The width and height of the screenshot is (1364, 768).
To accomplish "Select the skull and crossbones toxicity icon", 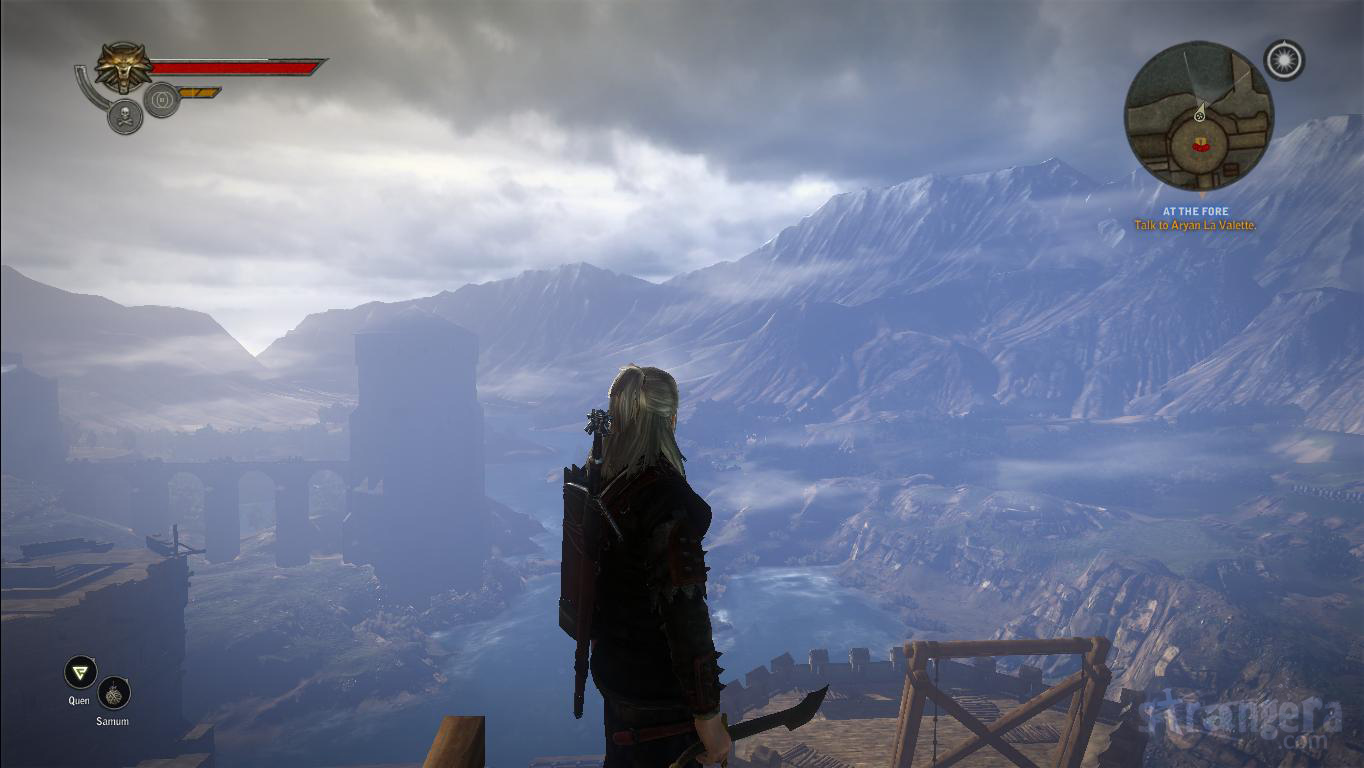I will tap(125, 116).
